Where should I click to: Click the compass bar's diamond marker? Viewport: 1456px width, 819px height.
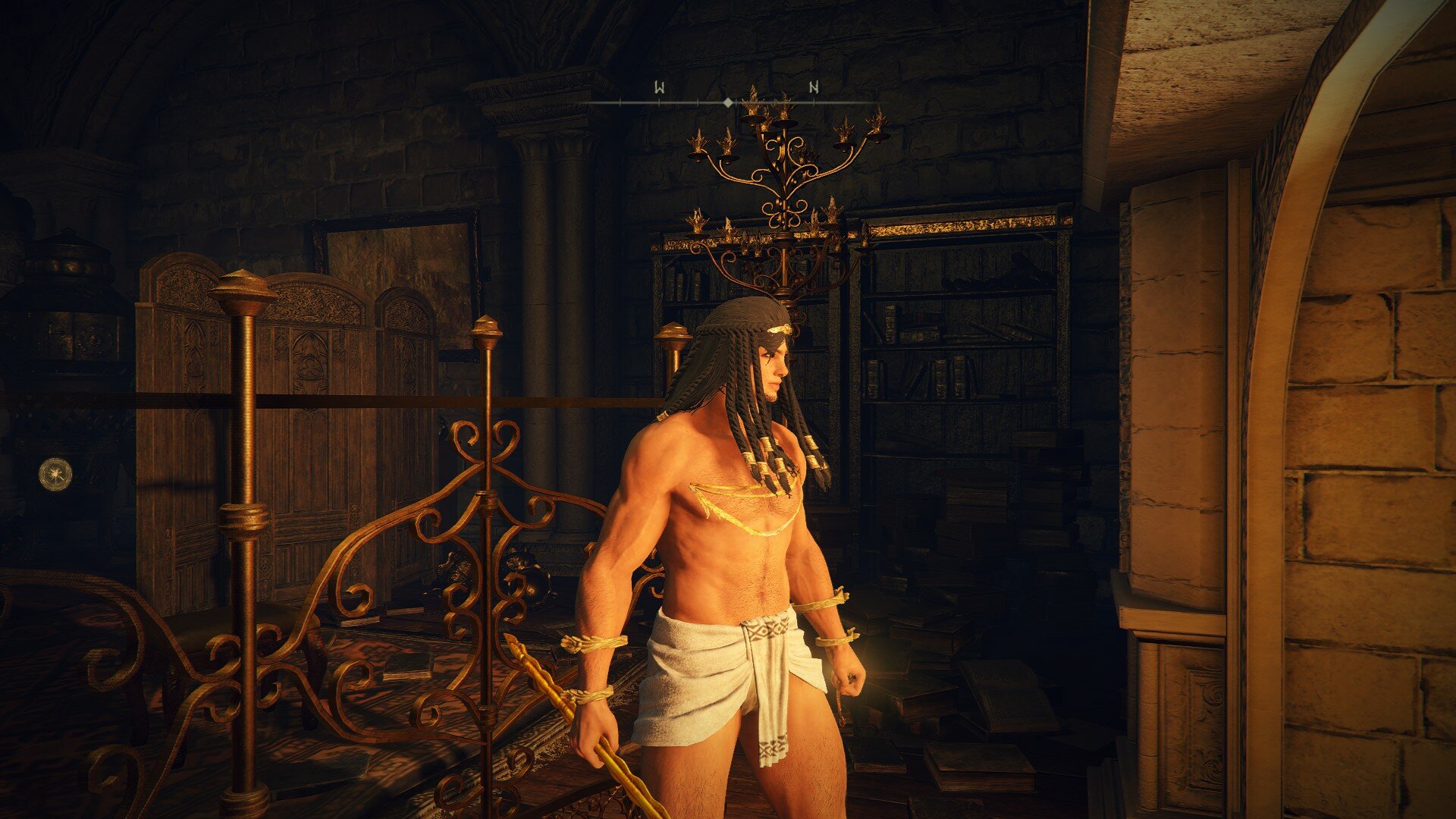pos(728,102)
